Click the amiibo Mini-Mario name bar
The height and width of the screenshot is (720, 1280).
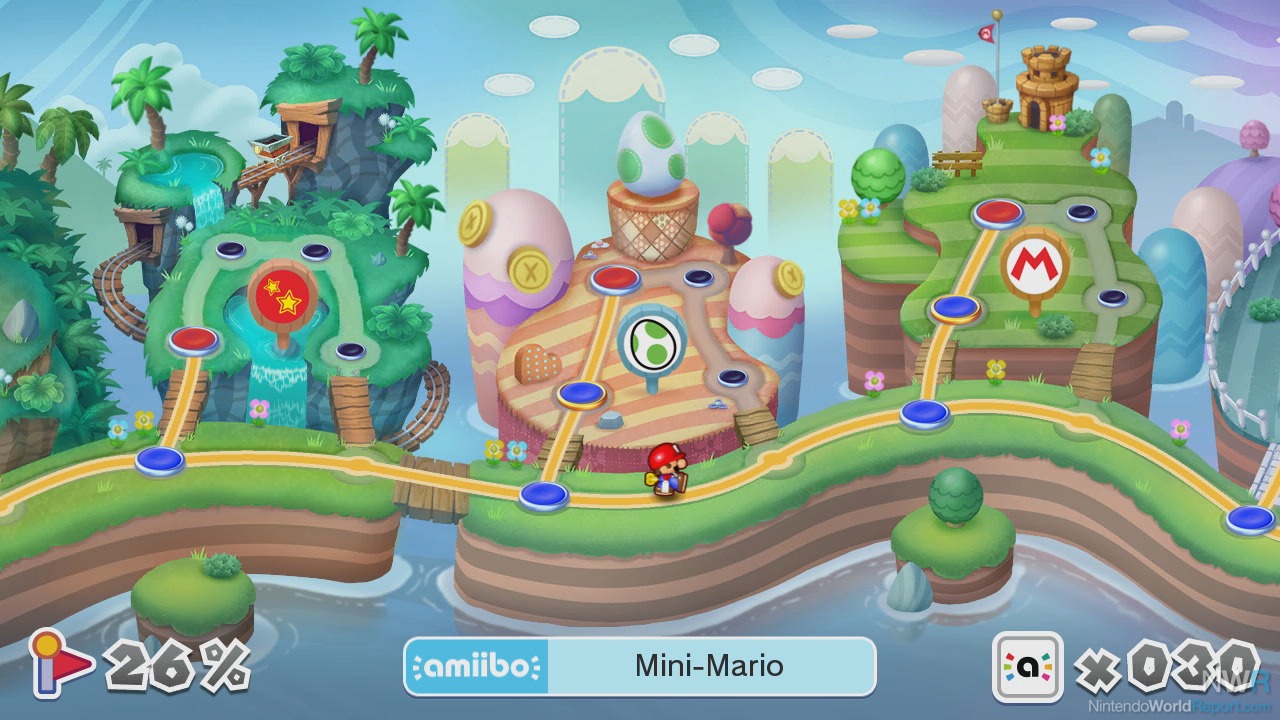(640, 666)
